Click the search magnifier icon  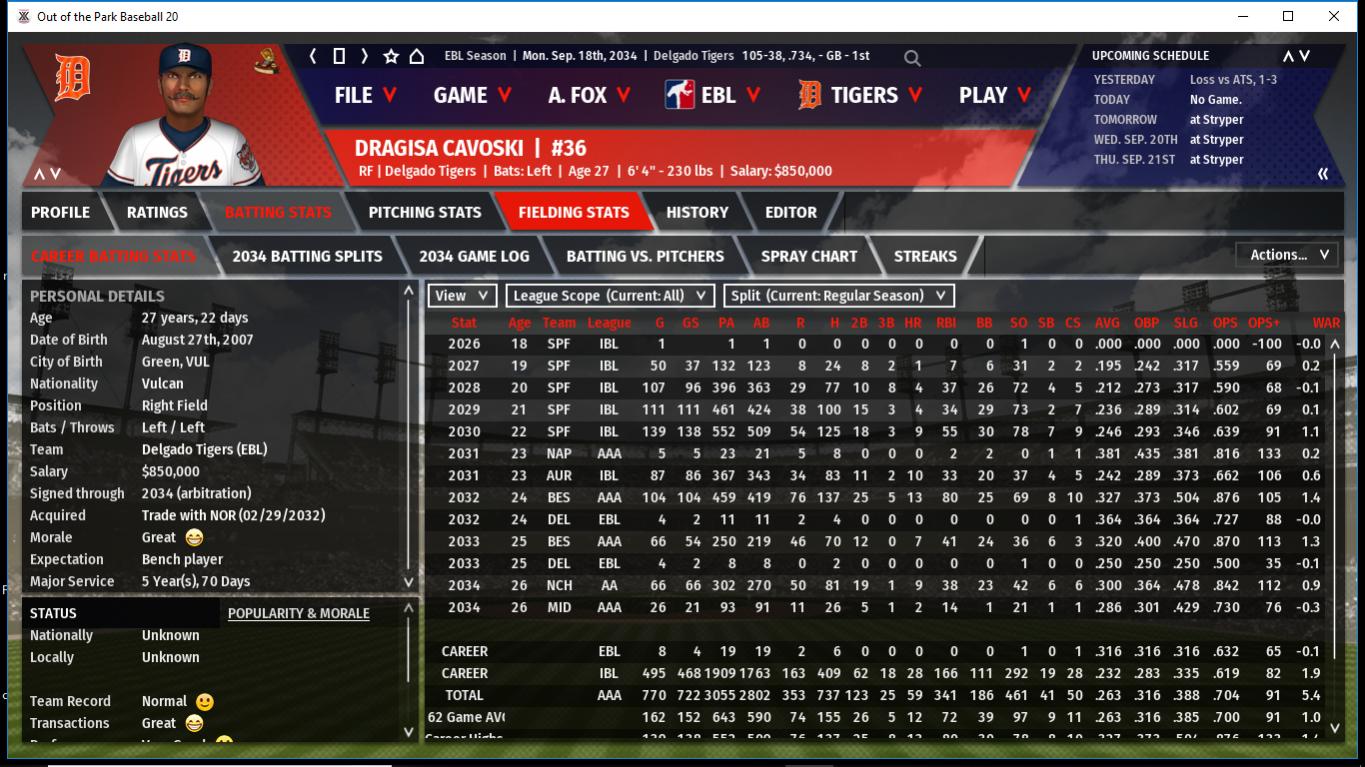[912, 58]
